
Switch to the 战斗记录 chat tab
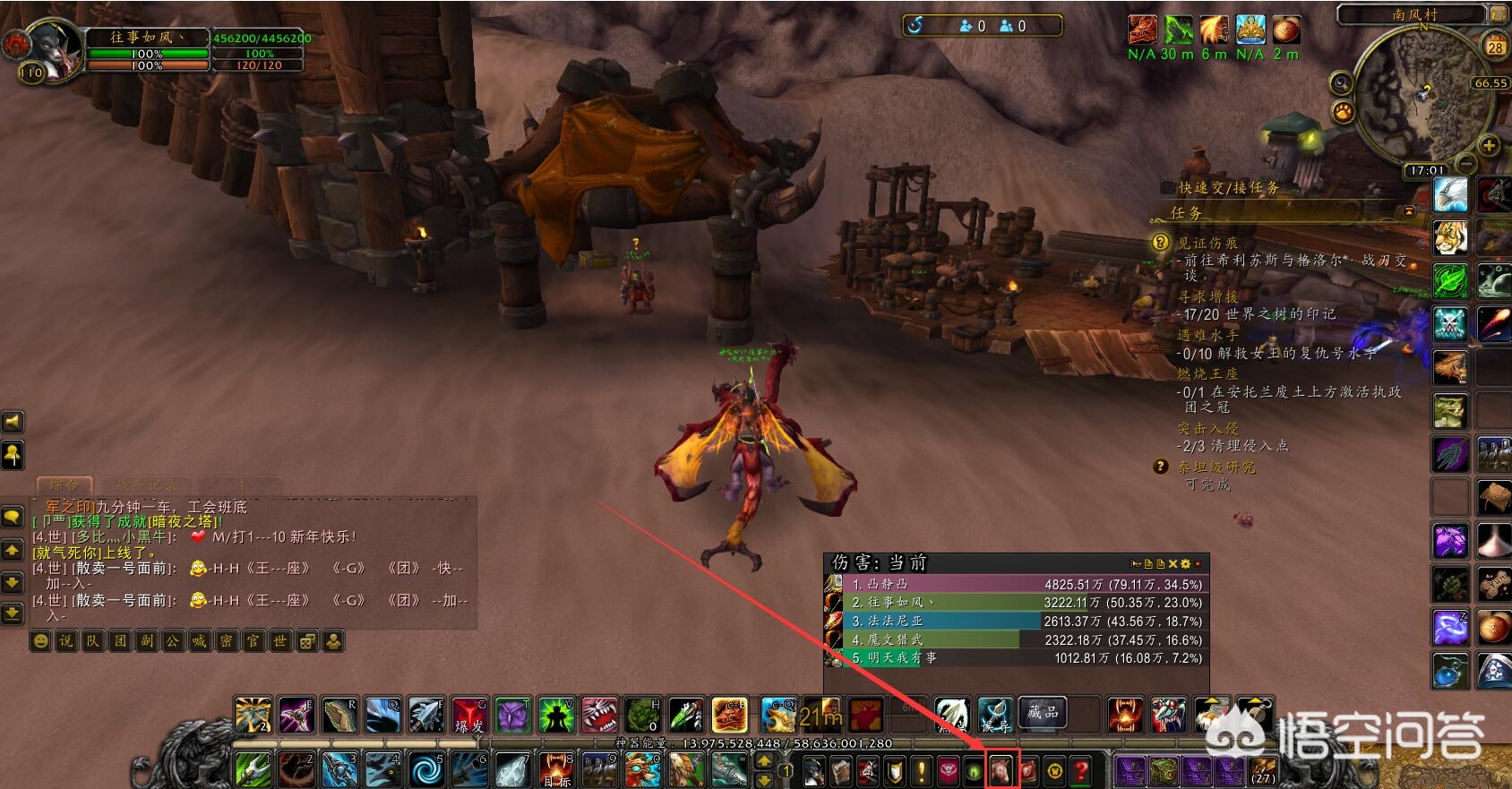[146, 485]
